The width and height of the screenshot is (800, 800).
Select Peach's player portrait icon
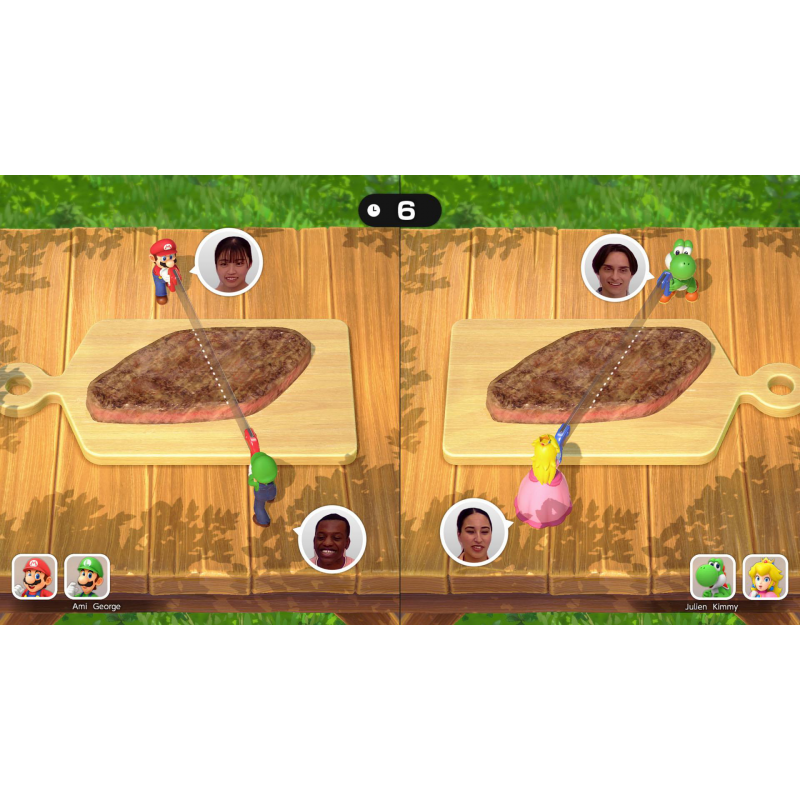pos(765,577)
